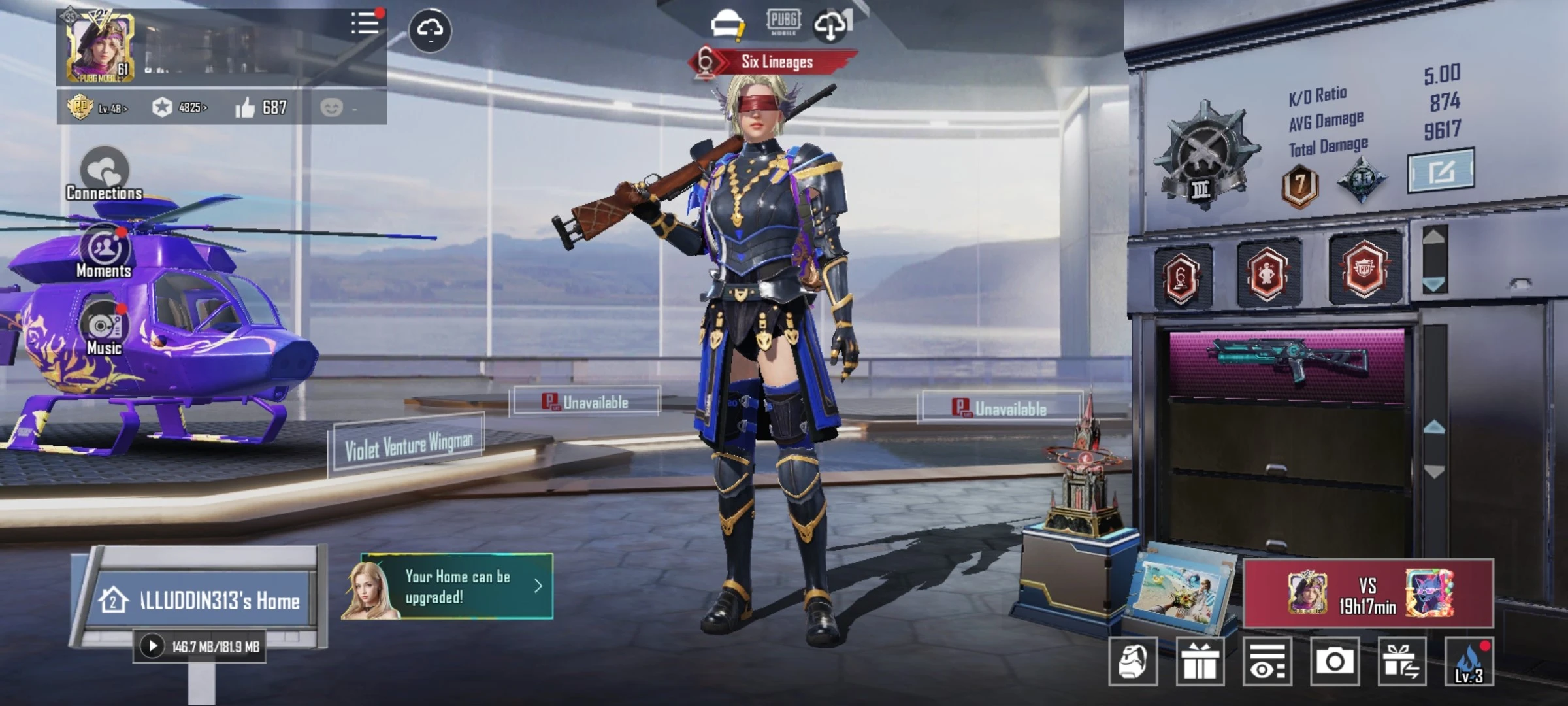Image resolution: width=1568 pixels, height=706 pixels.
Task: Open the hamburger list menu at top left
Action: pyautogui.click(x=365, y=23)
